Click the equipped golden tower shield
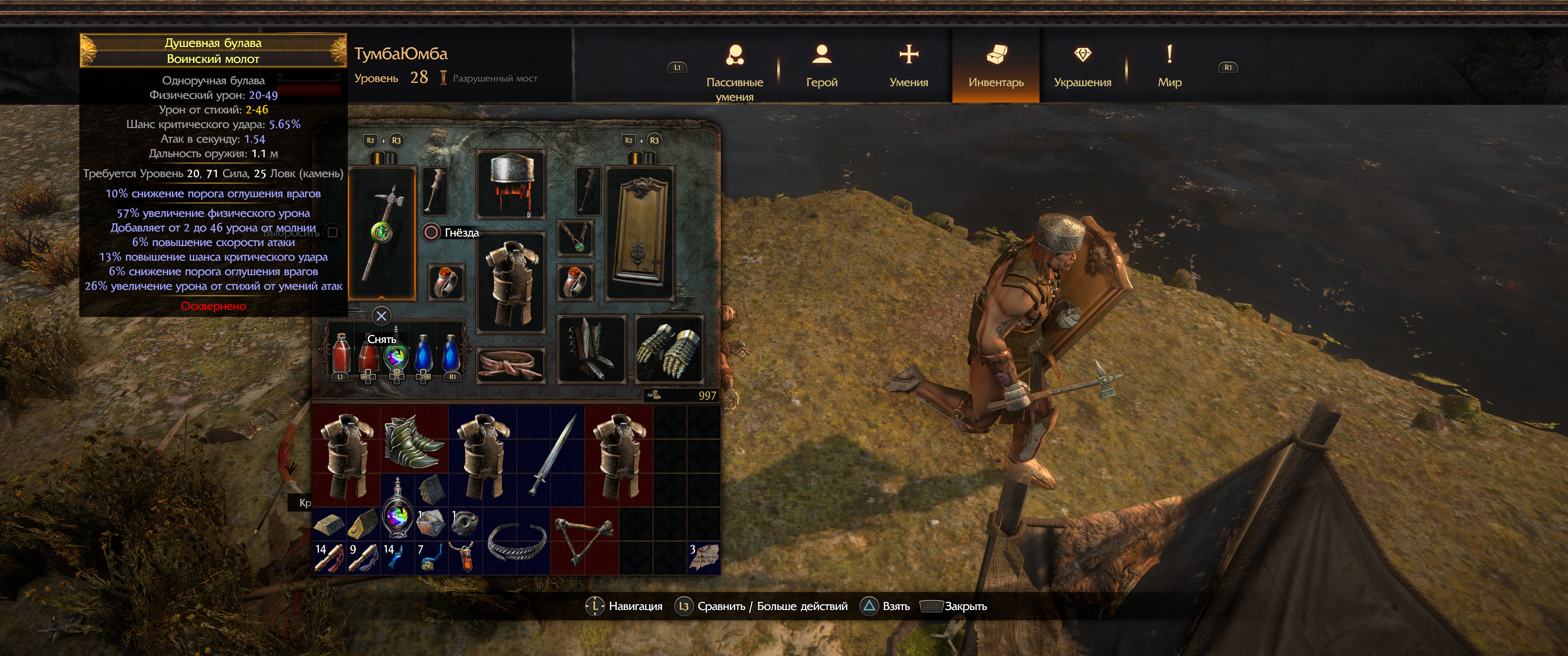Viewport: 1568px width, 656px height. click(640, 234)
